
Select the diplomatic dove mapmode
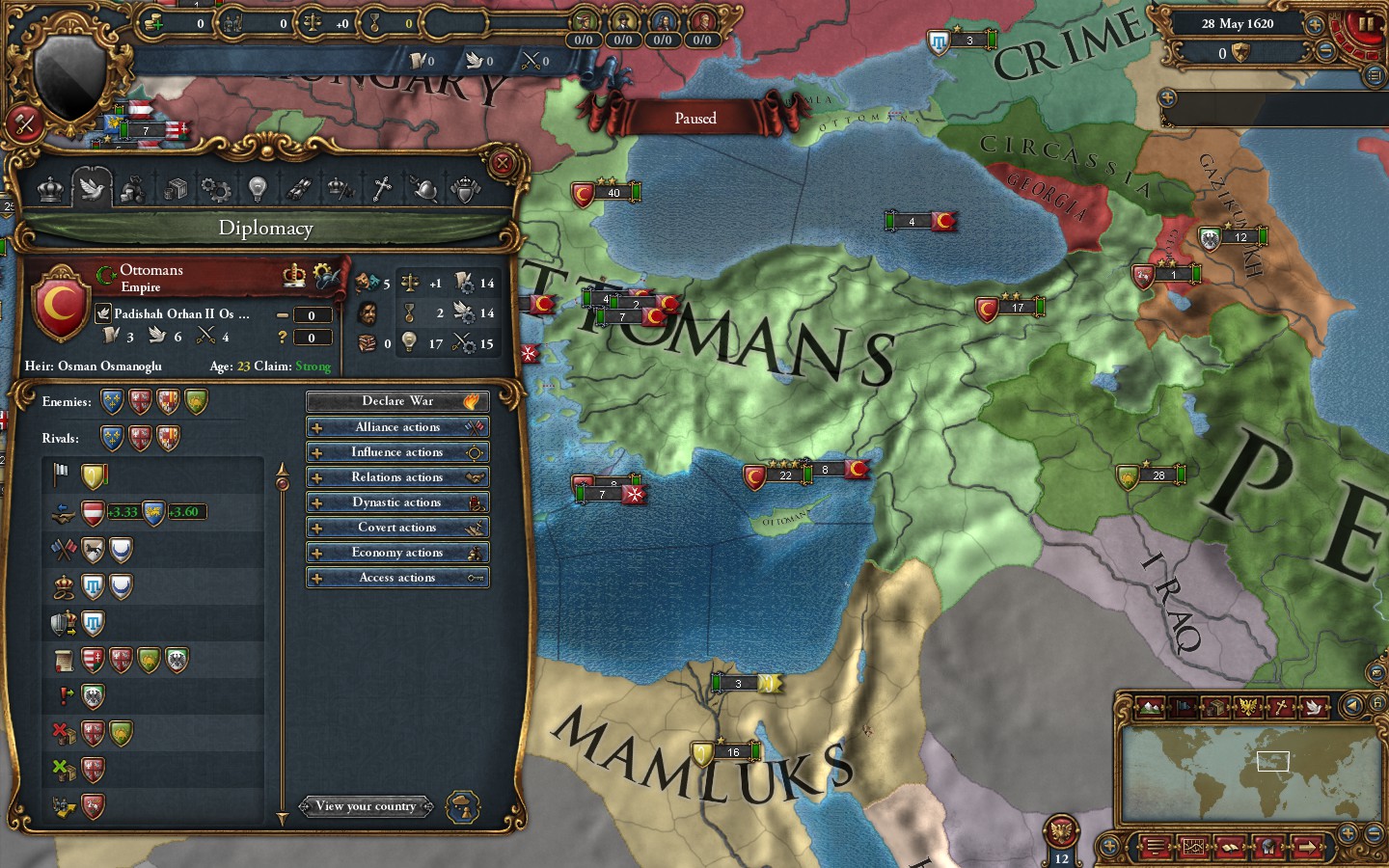[x=1314, y=708]
